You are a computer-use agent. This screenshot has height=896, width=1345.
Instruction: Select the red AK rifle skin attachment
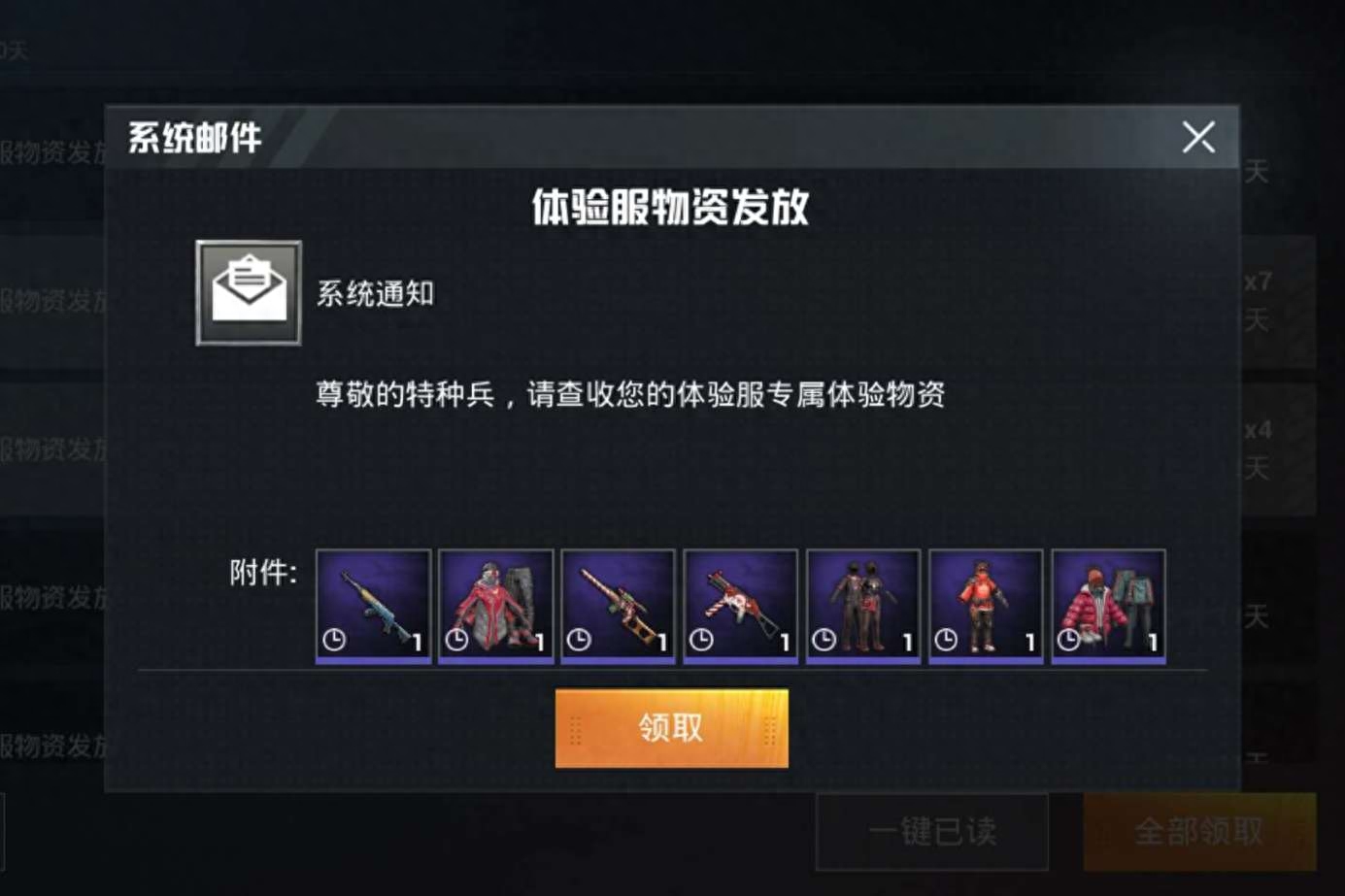(741, 604)
